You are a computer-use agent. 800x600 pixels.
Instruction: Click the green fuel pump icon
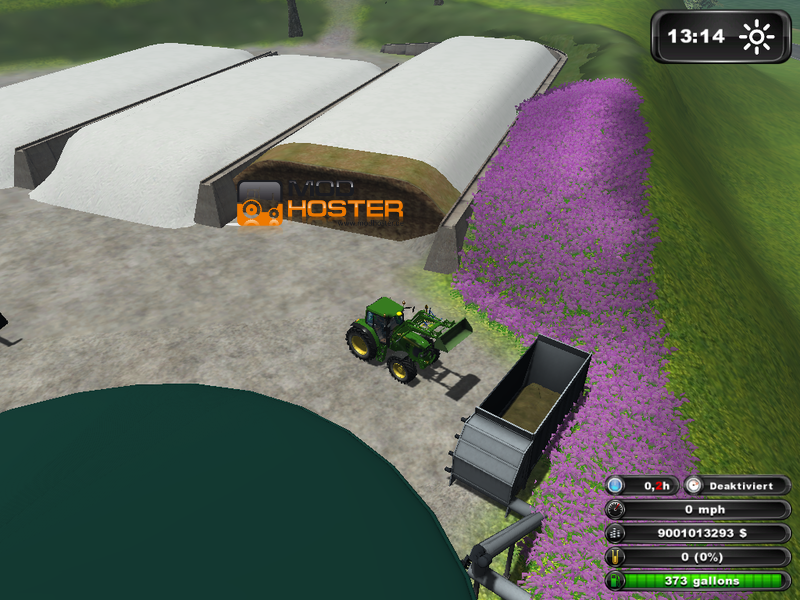point(616,580)
